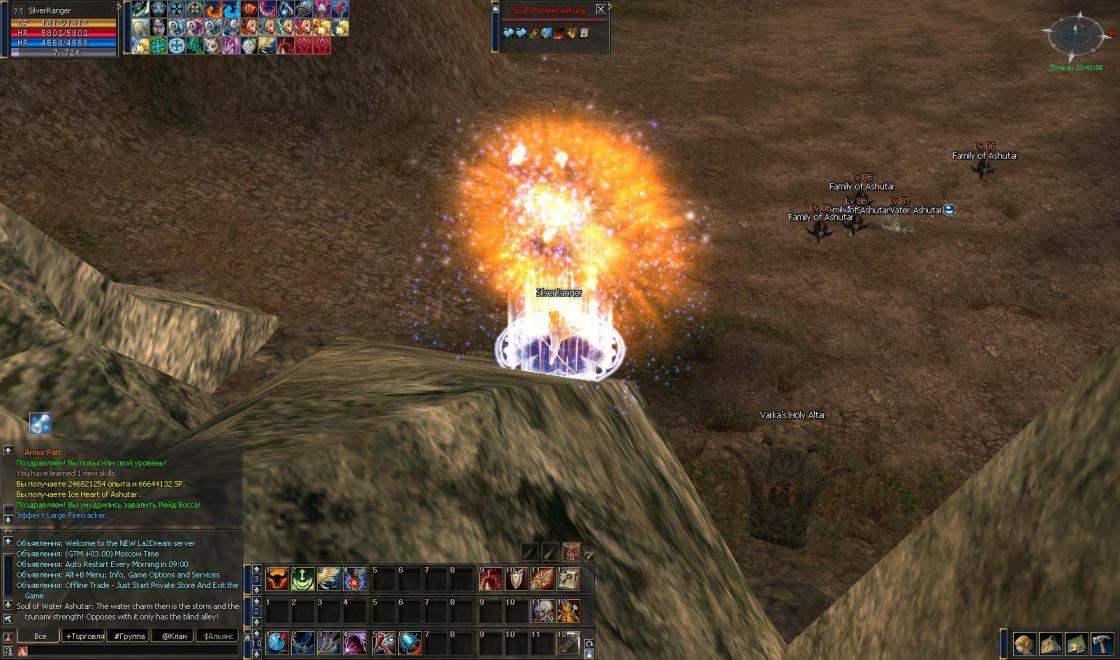Open the world map button

[x=1076, y=643]
